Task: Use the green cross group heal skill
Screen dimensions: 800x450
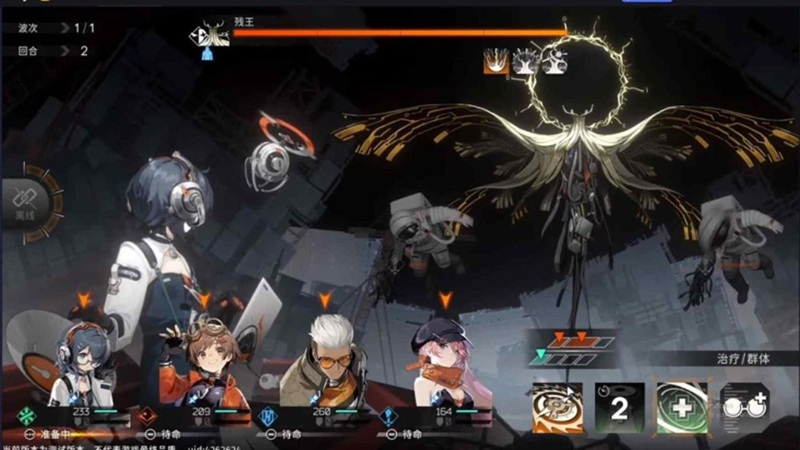Action: tap(681, 408)
